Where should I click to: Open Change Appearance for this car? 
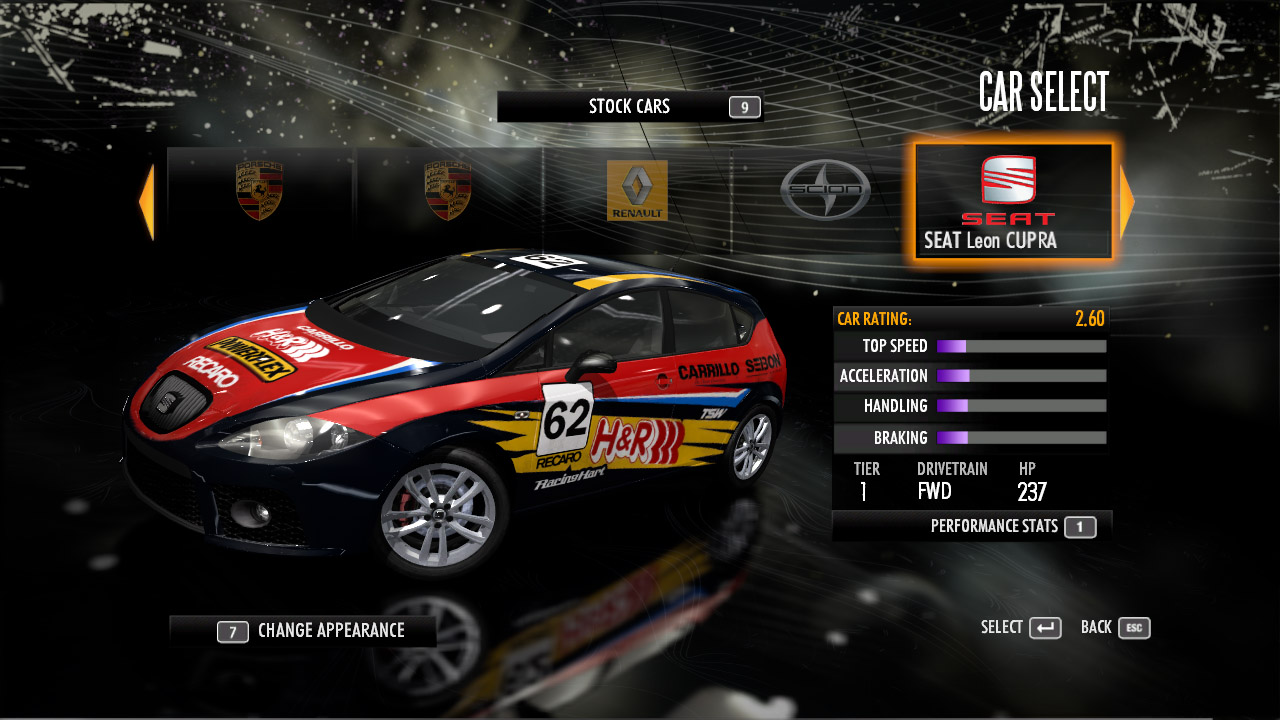[x=312, y=631]
